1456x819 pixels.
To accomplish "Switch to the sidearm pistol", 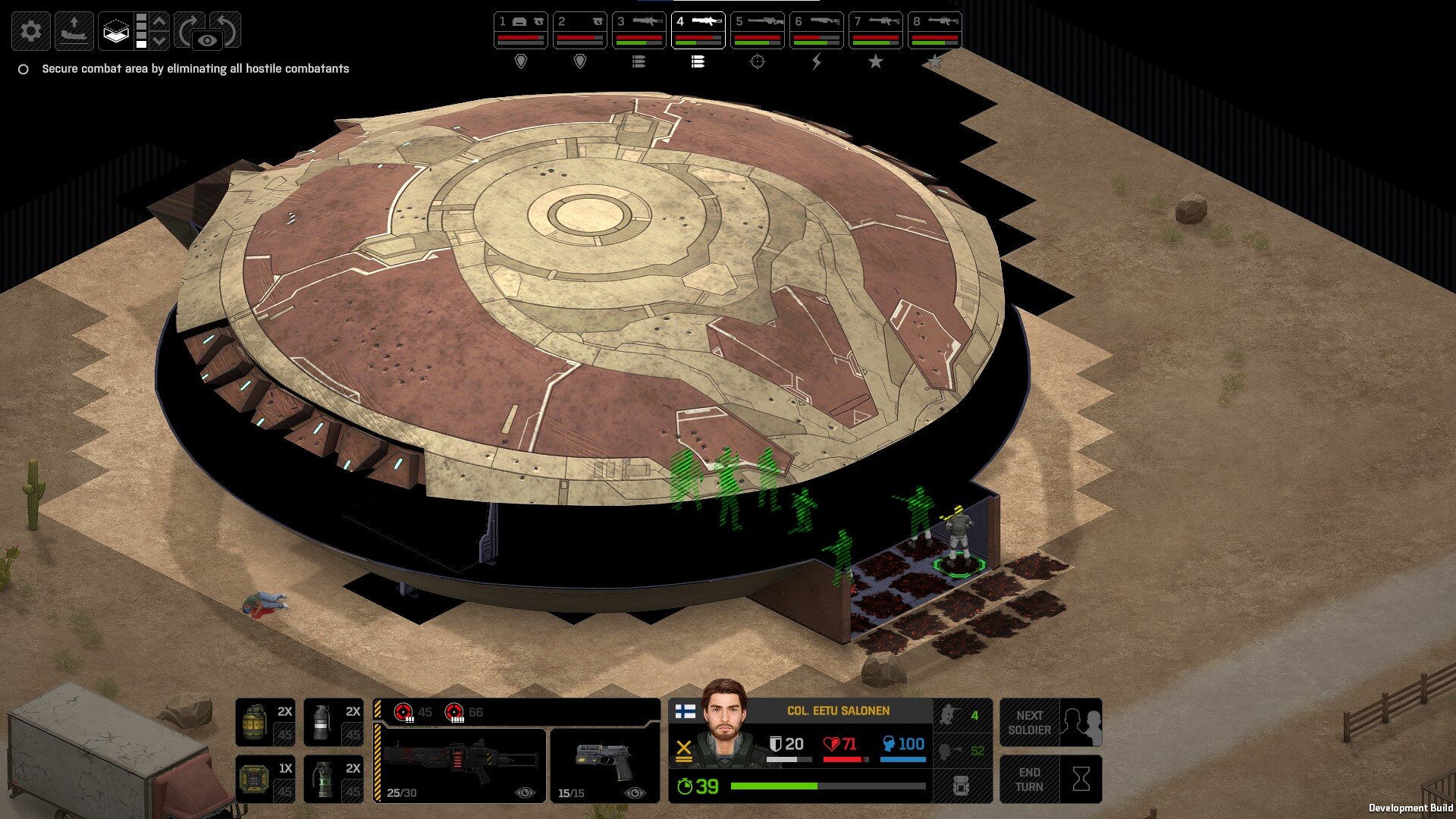I will (604, 764).
